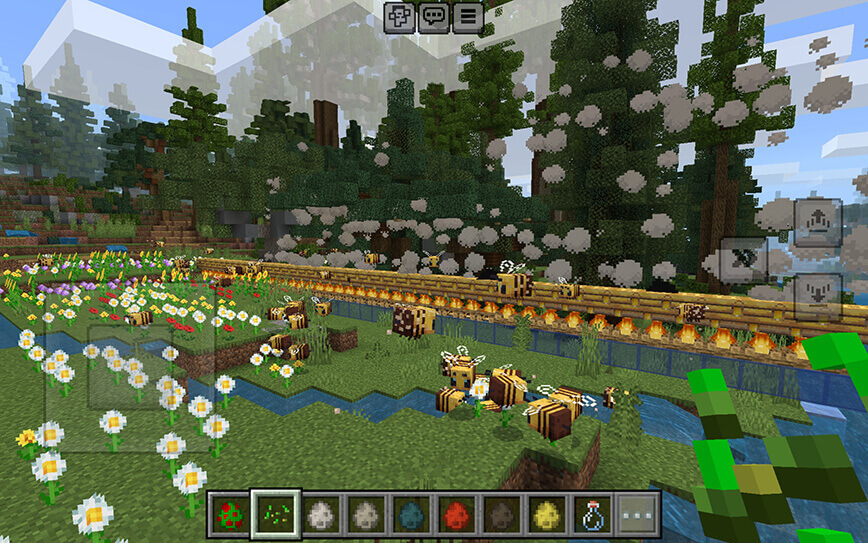This screenshot has height=543, width=868.
Task: Select the yellow spawn egg slot
Action: pyautogui.click(x=547, y=514)
